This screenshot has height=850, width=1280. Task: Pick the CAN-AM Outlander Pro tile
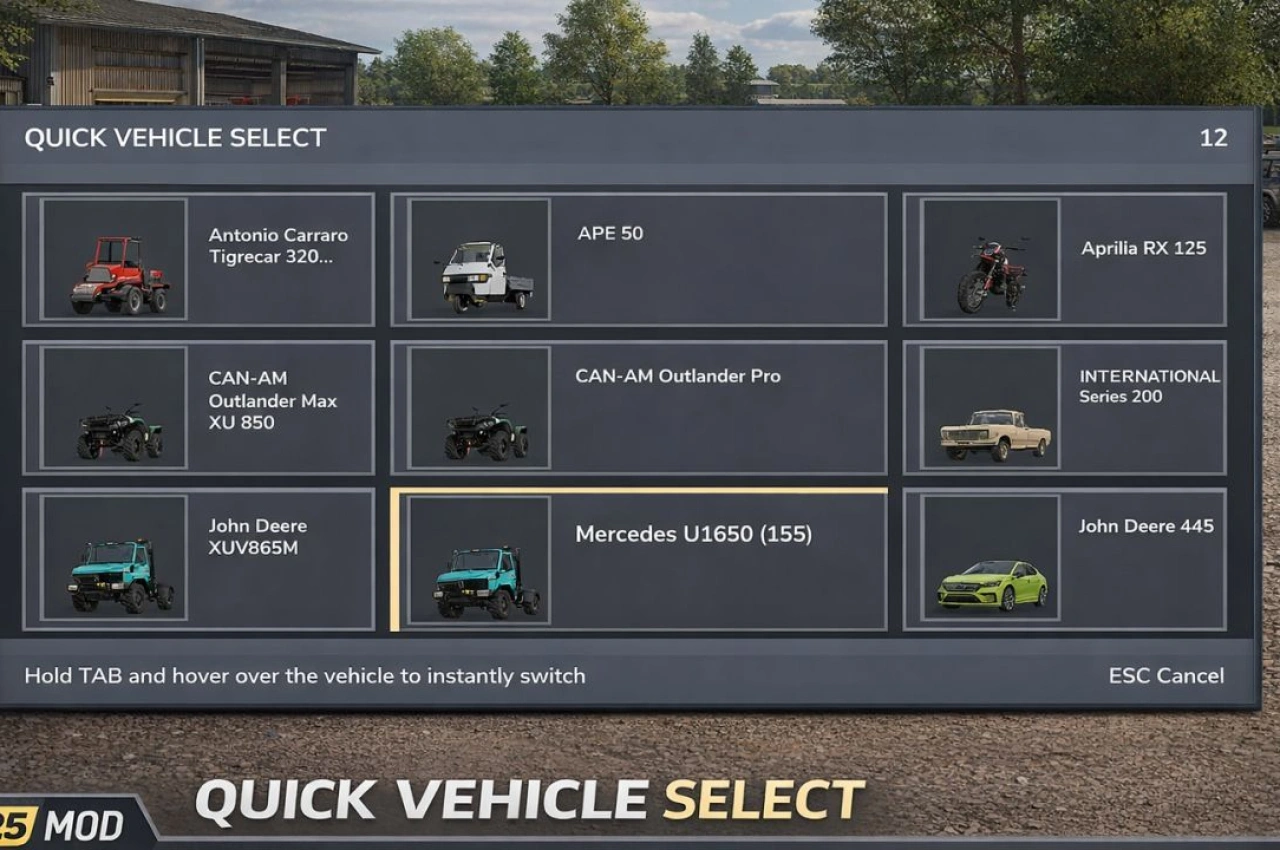tap(638, 407)
